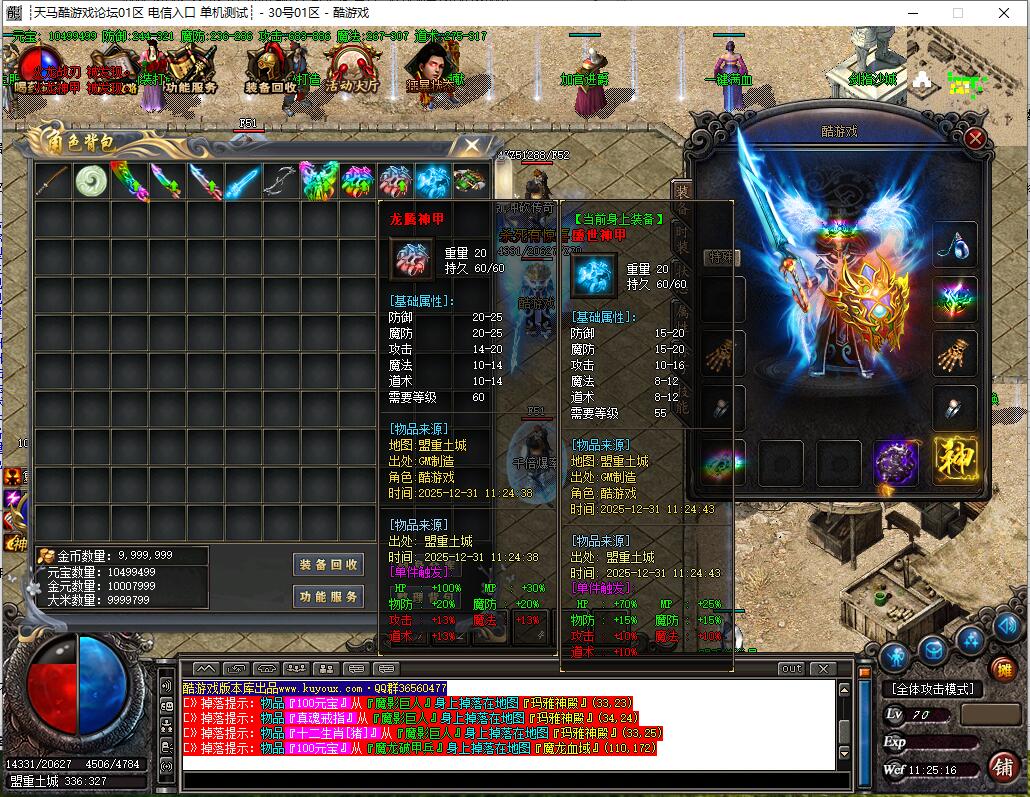Select the rainbow winged armor in bag
1030x797 pixels.
319,181
